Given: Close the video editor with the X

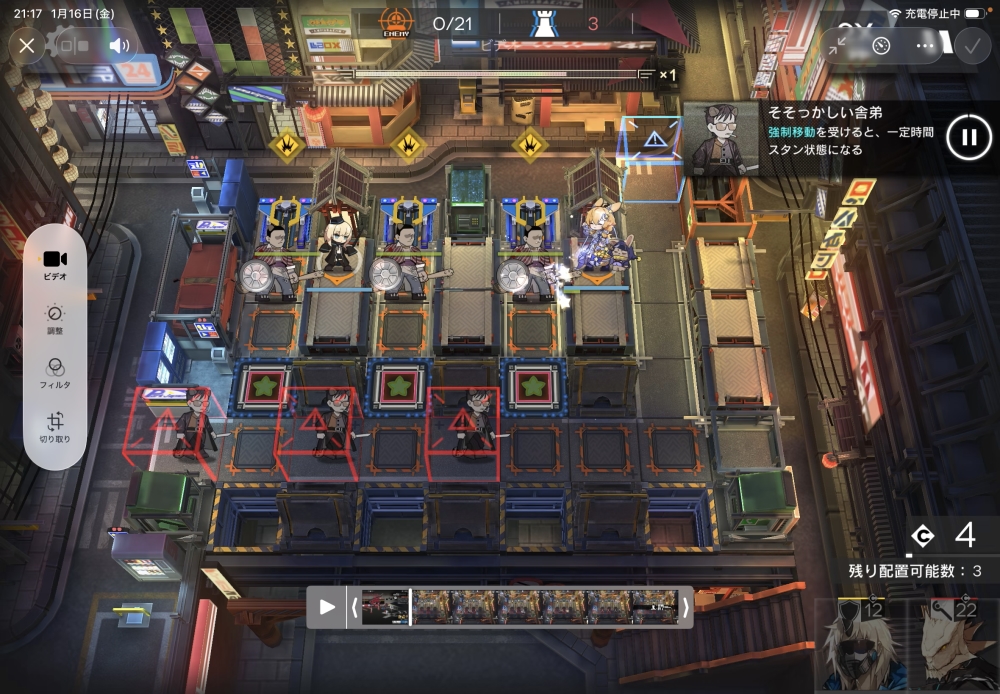Looking at the screenshot, I should [27, 45].
